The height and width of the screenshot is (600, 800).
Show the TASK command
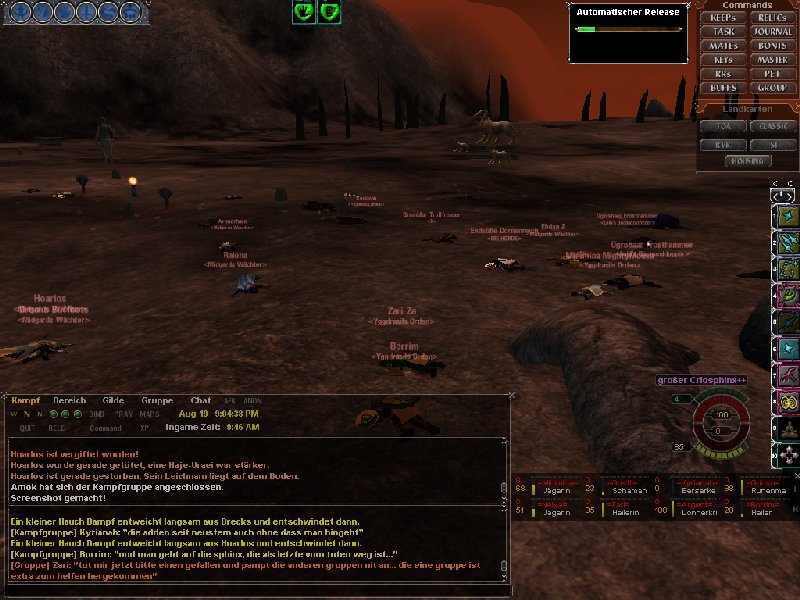[x=723, y=32]
